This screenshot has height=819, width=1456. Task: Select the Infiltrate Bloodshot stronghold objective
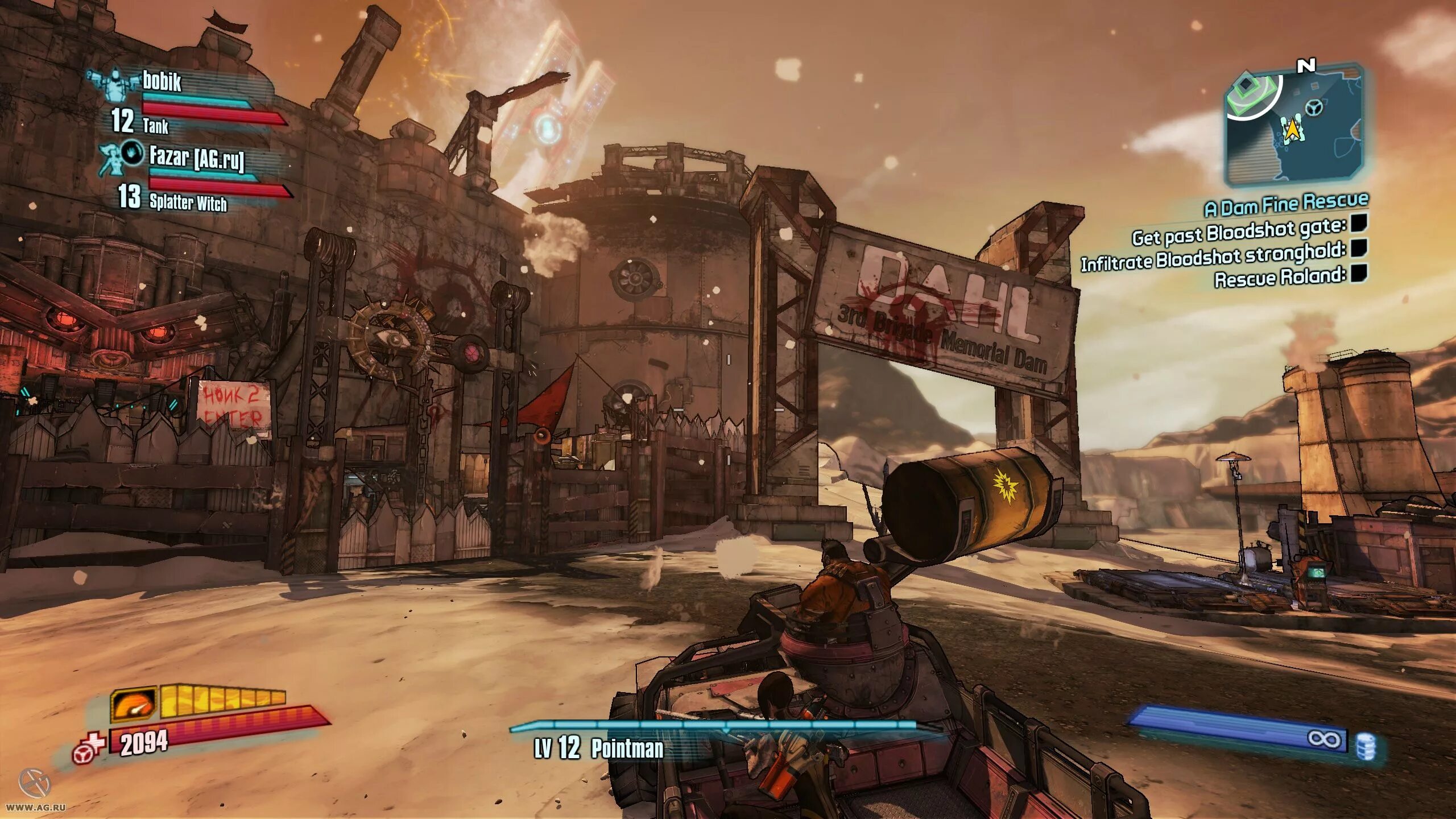(1213, 258)
